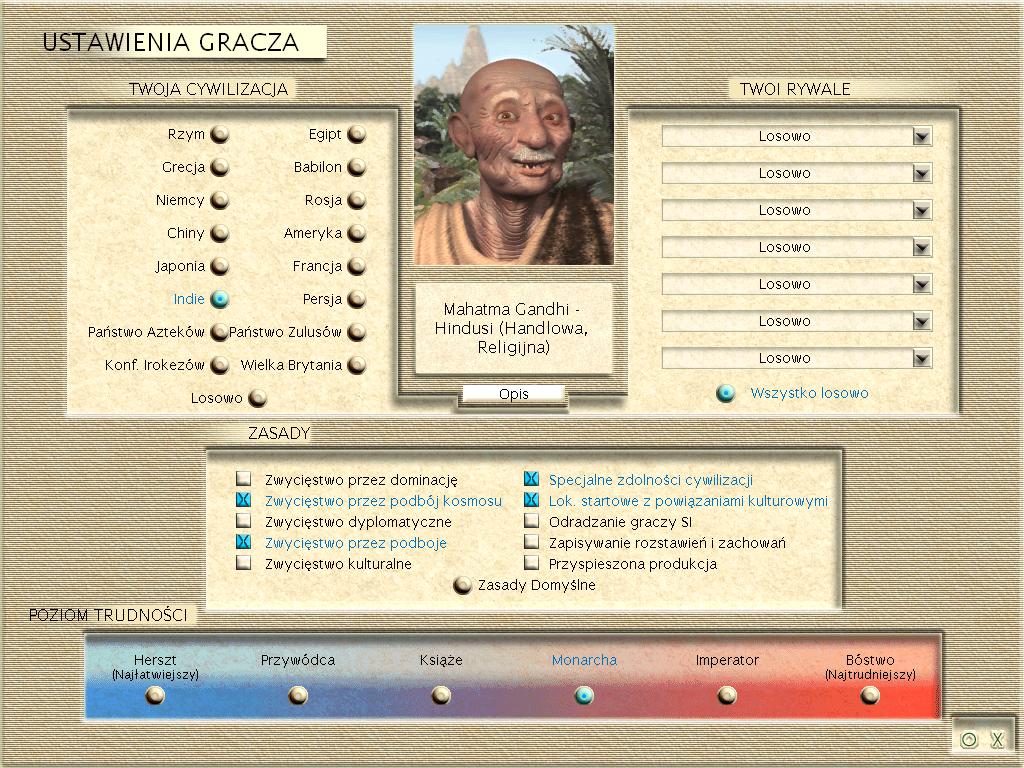Image resolution: width=1024 pixels, height=768 pixels.
Task: Choose Egipt as your civilization
Action: click(356, 134)
